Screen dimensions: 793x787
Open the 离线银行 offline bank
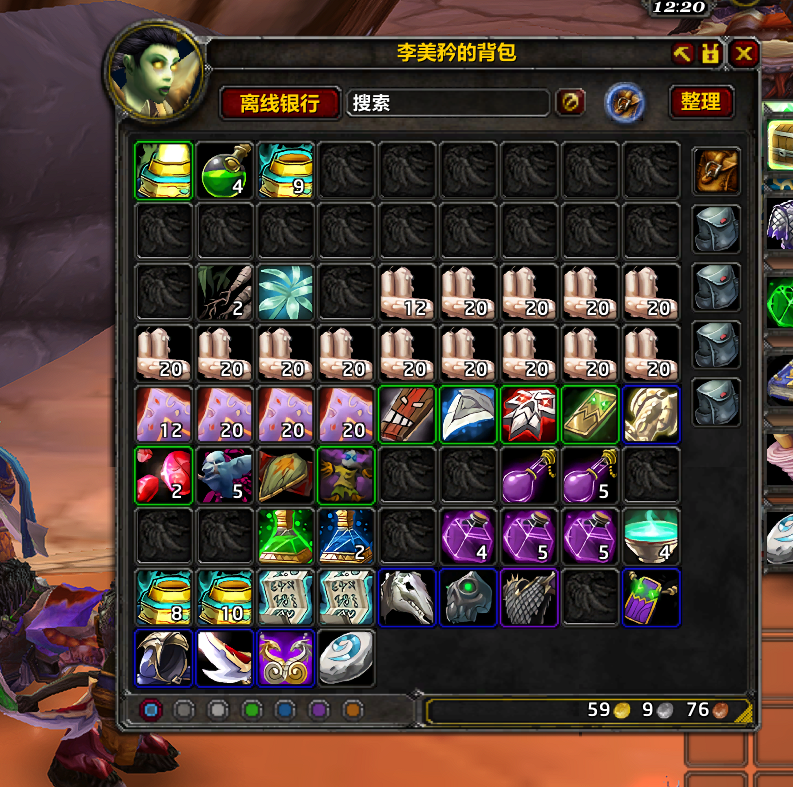279,102
